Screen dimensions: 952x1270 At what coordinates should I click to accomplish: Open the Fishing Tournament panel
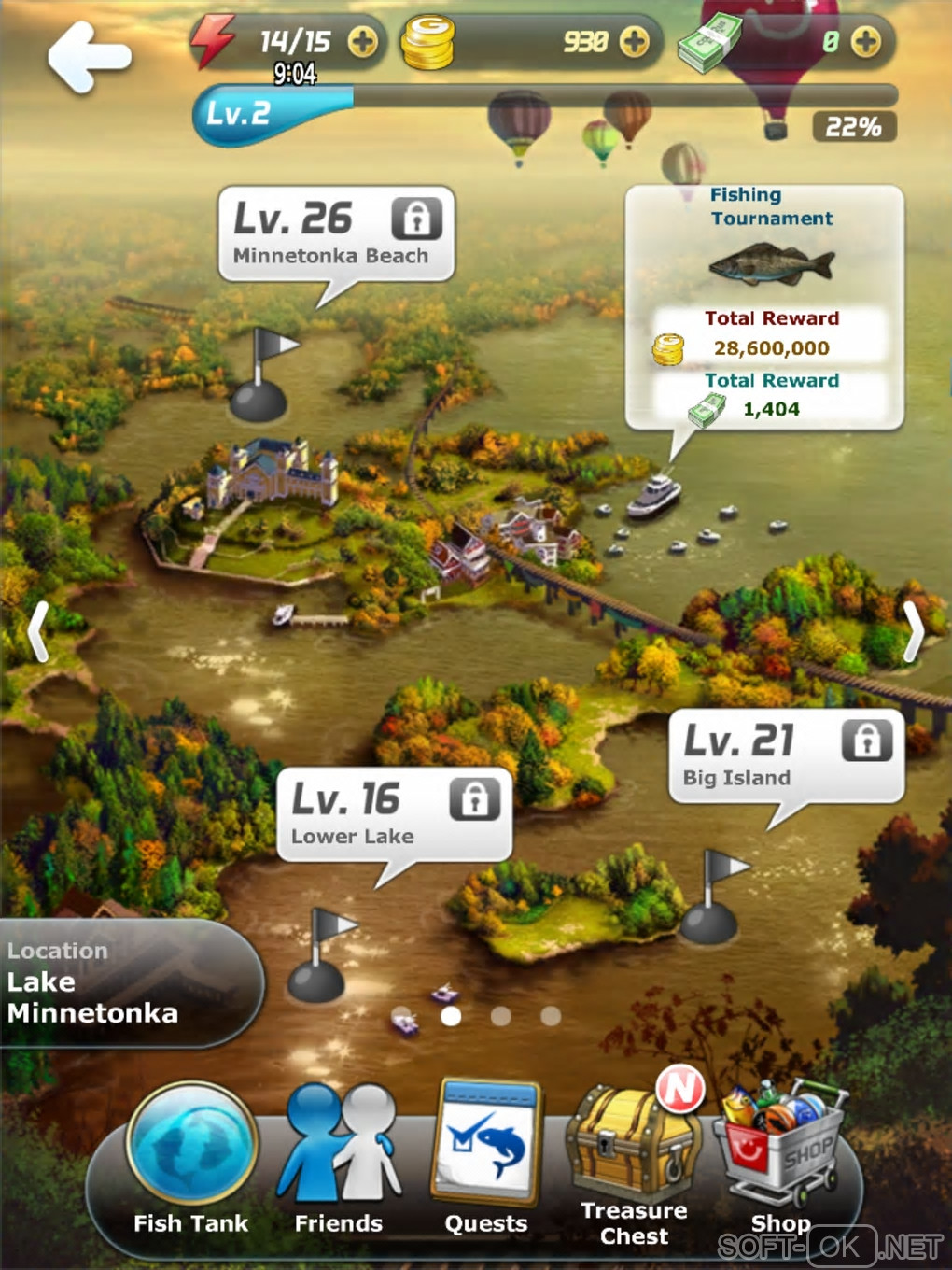click(x=764, y=307)
